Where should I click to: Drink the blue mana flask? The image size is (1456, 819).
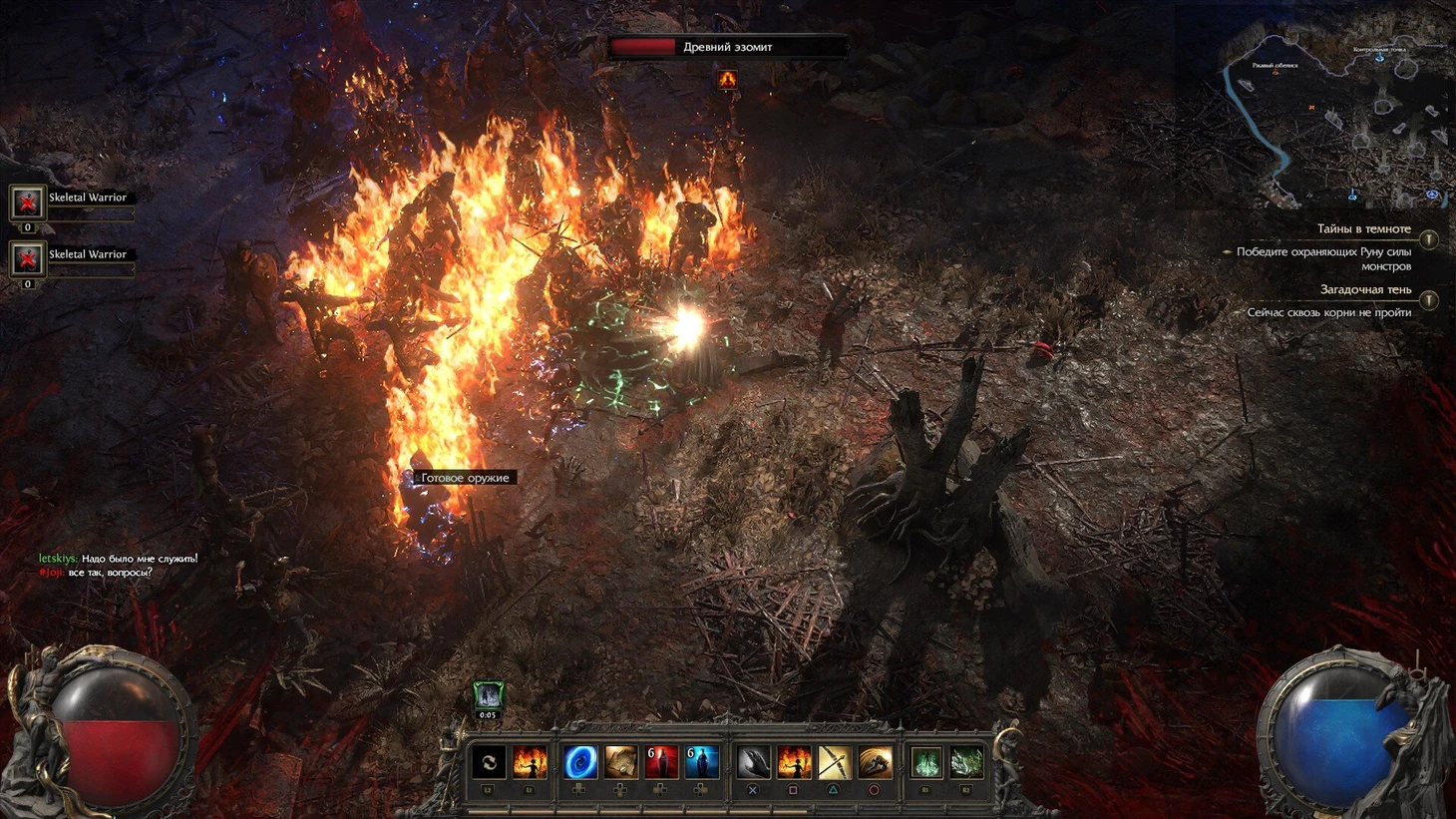tap(701, 763)
